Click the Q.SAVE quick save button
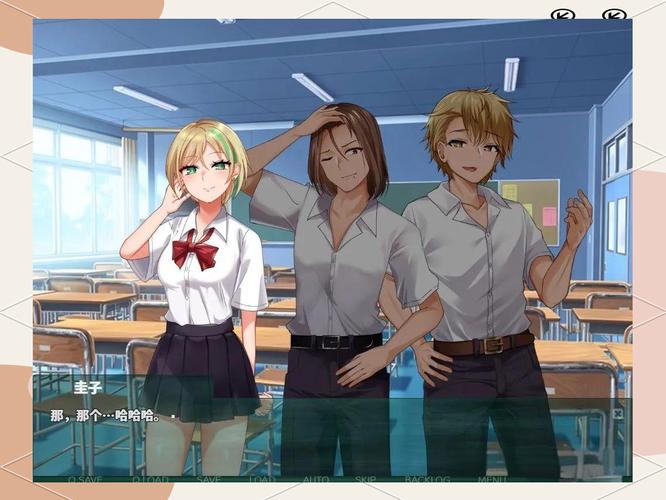This screenshot has height=500, width=666. pyautogui.click(x=86, y=479)
